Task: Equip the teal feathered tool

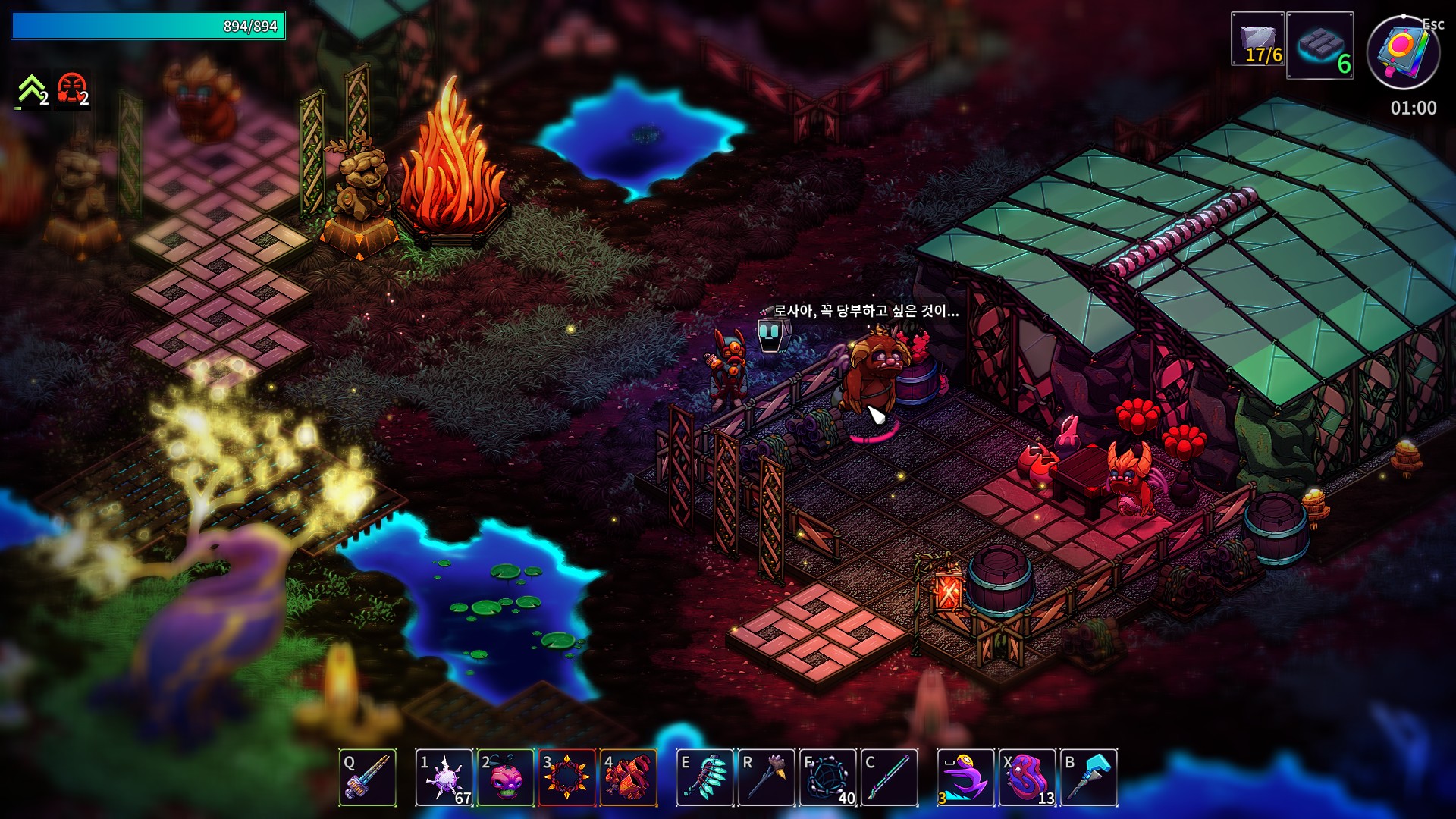Action: pyautogui.click(x=705, y=777)
